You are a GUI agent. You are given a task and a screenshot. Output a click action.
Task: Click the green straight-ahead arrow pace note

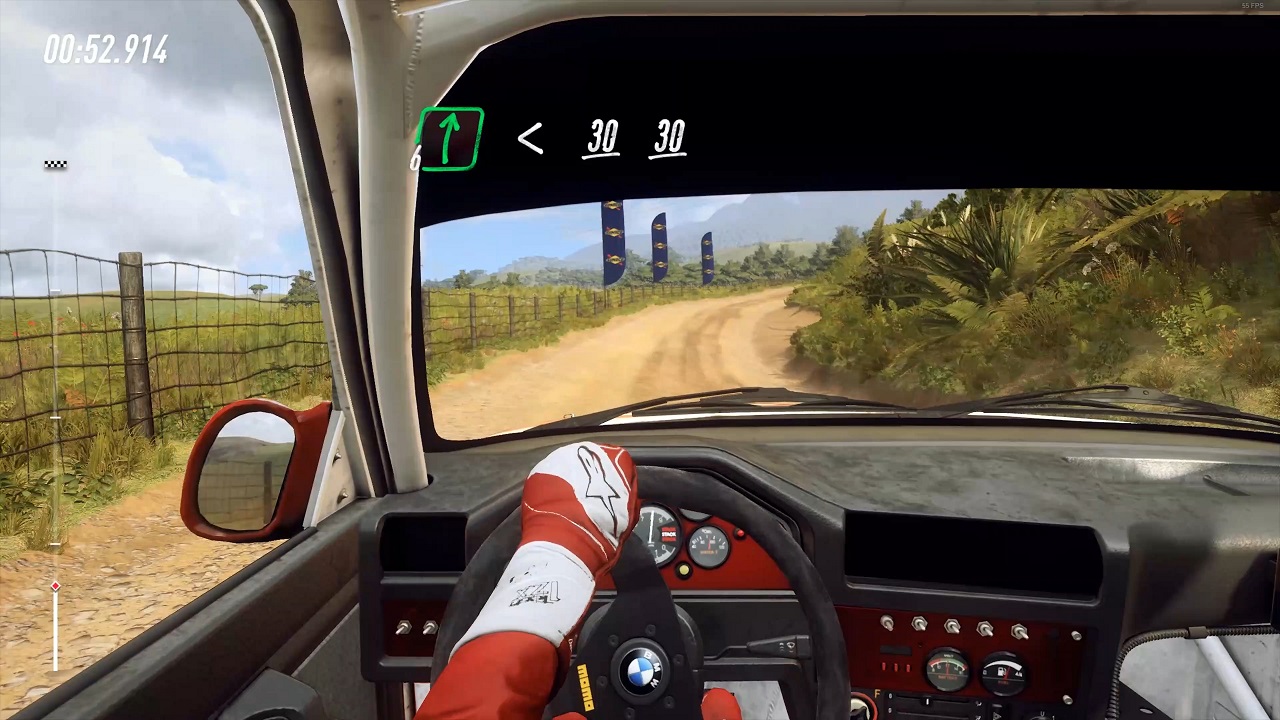451,139
